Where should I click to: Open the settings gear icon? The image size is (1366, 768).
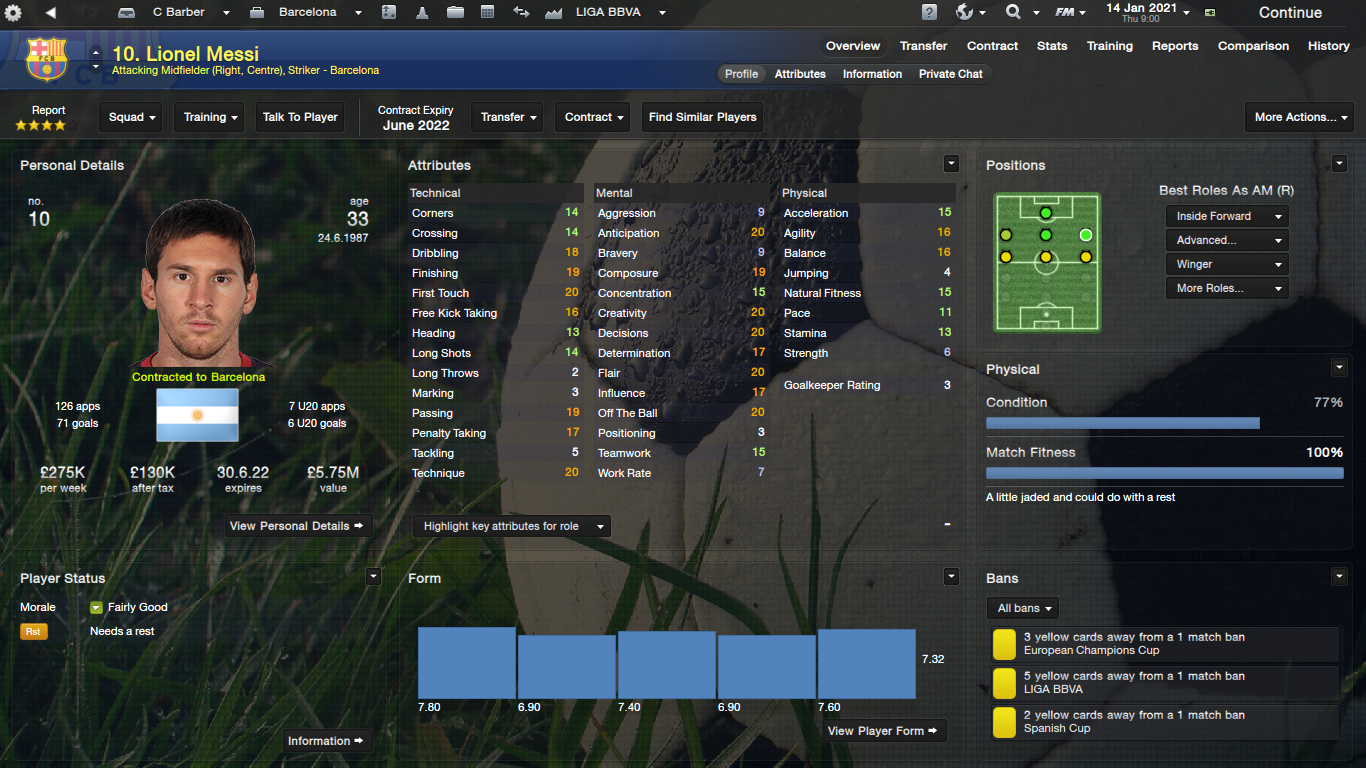14,13
